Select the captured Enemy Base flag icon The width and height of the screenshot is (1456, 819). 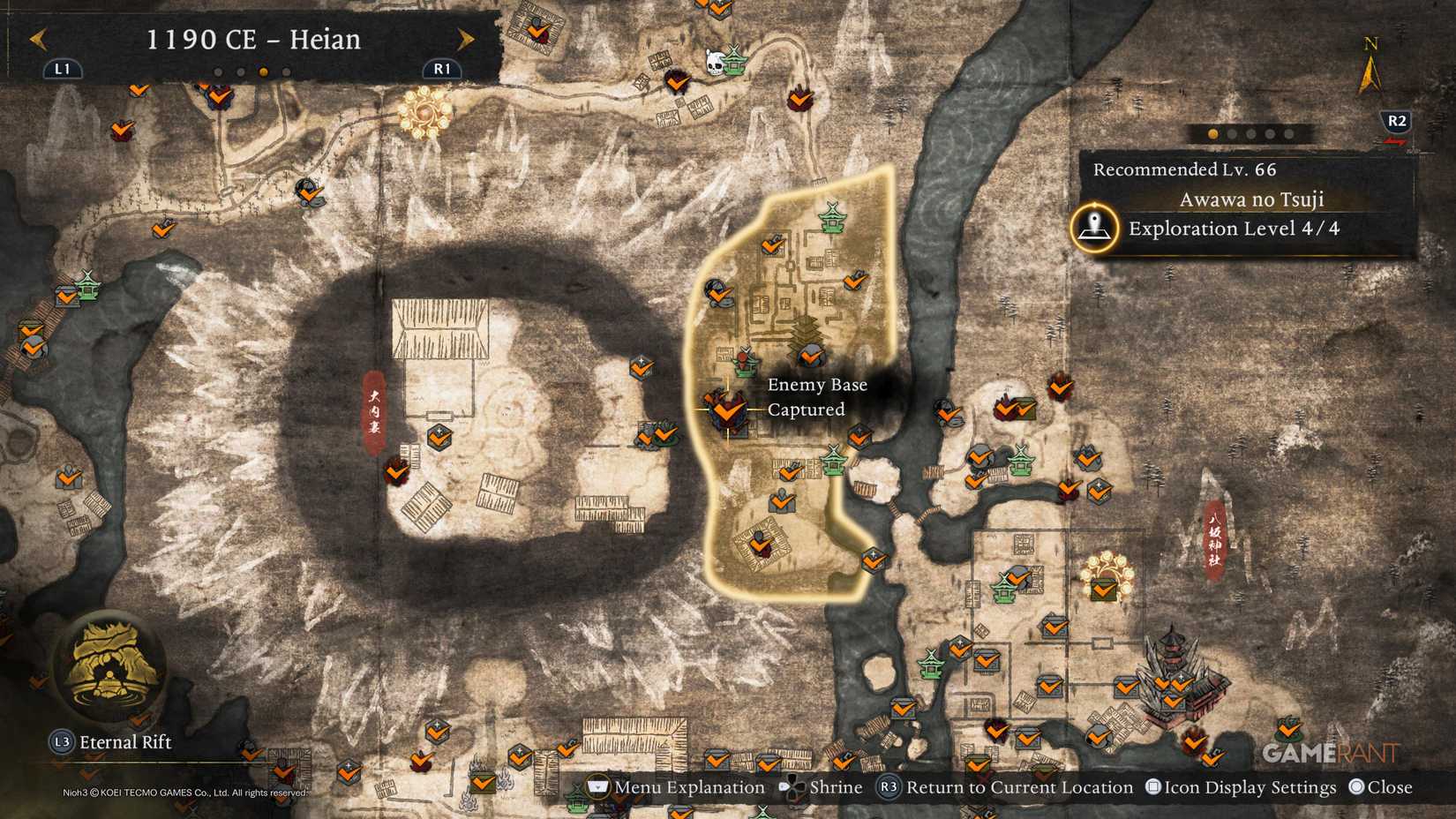click(725, 410)
